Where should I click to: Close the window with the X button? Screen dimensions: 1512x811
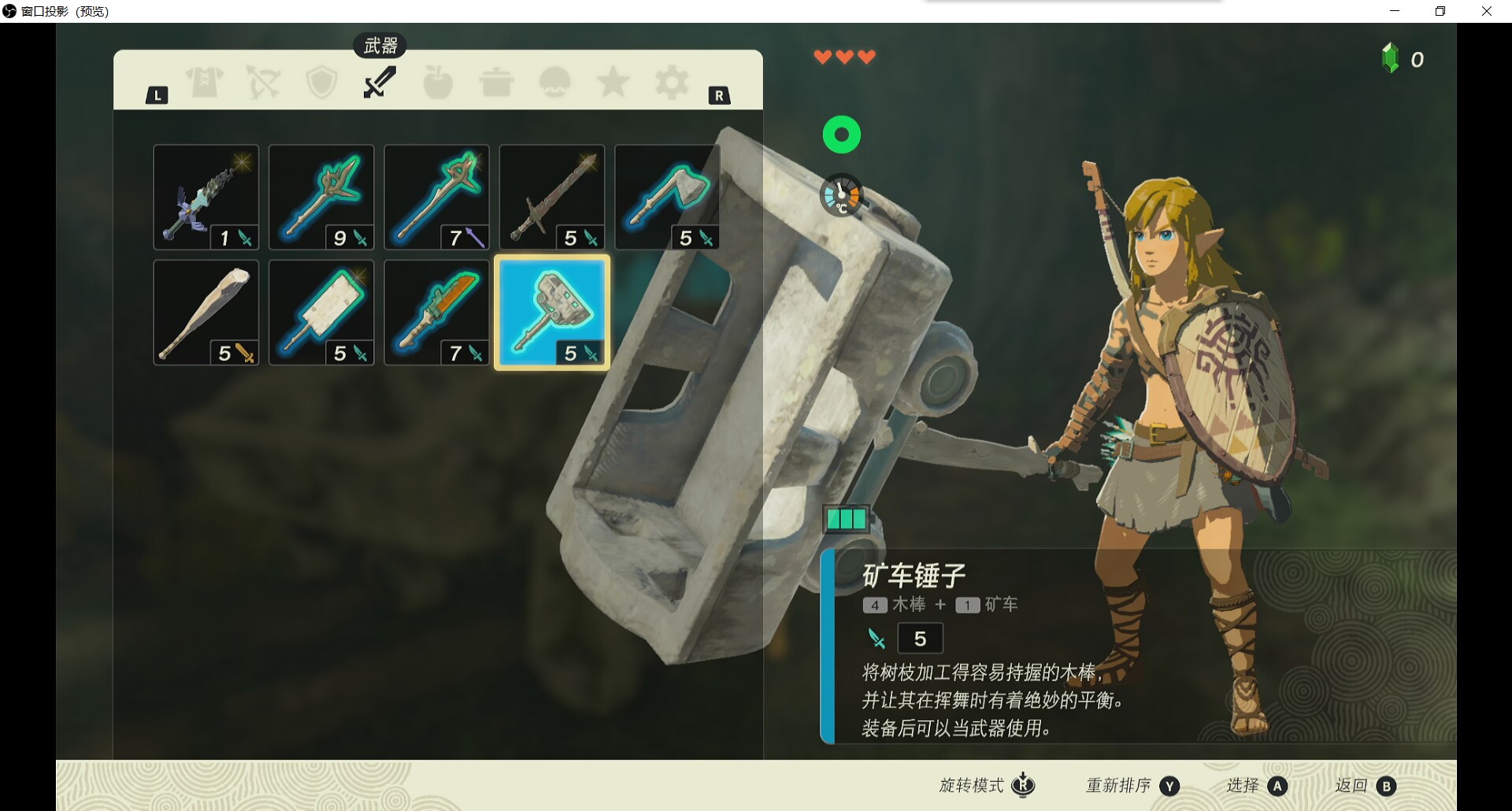coord(1486,11)
